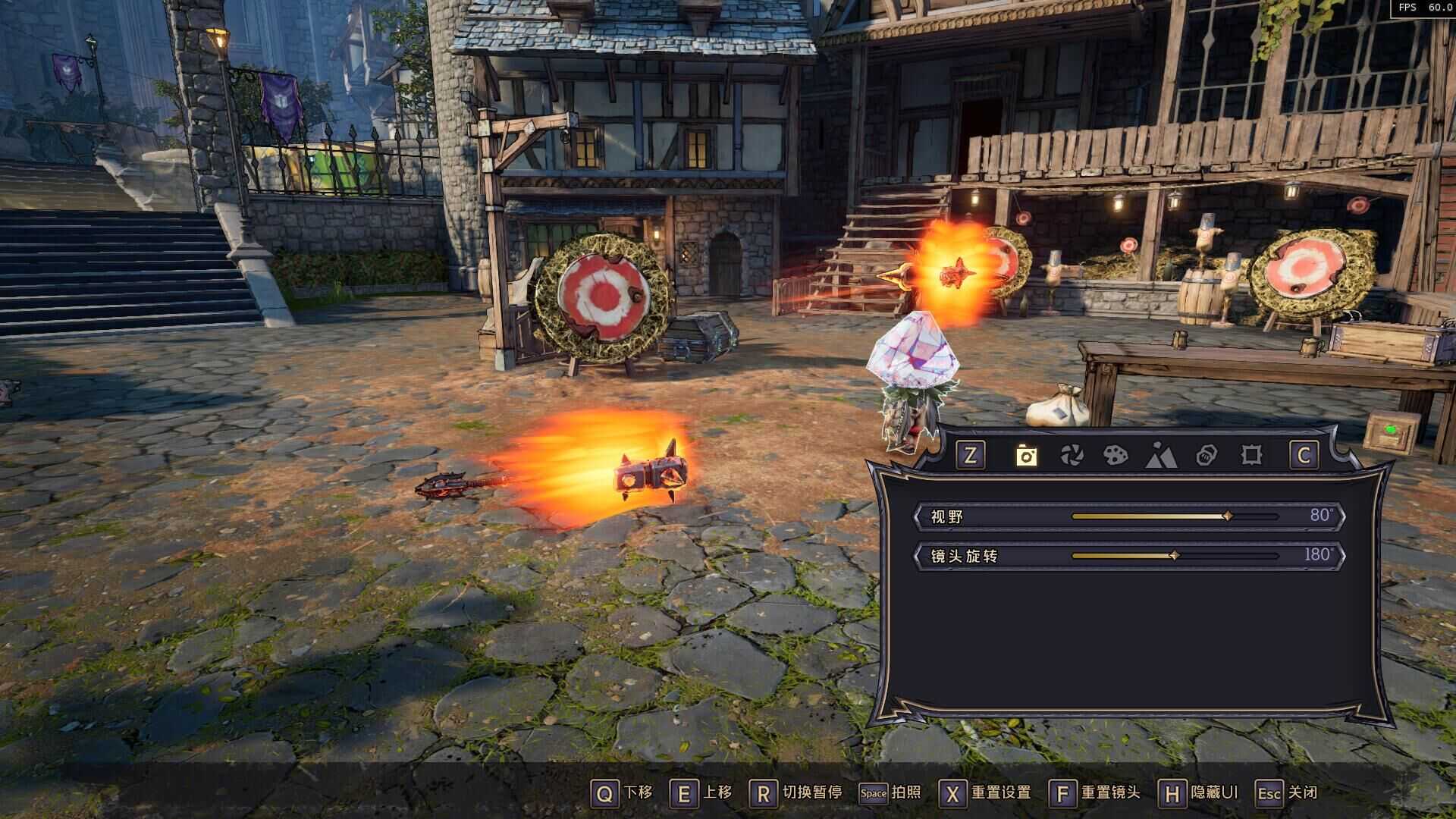Switch to the mountain landscape tab

click(x=1161, y=455)
